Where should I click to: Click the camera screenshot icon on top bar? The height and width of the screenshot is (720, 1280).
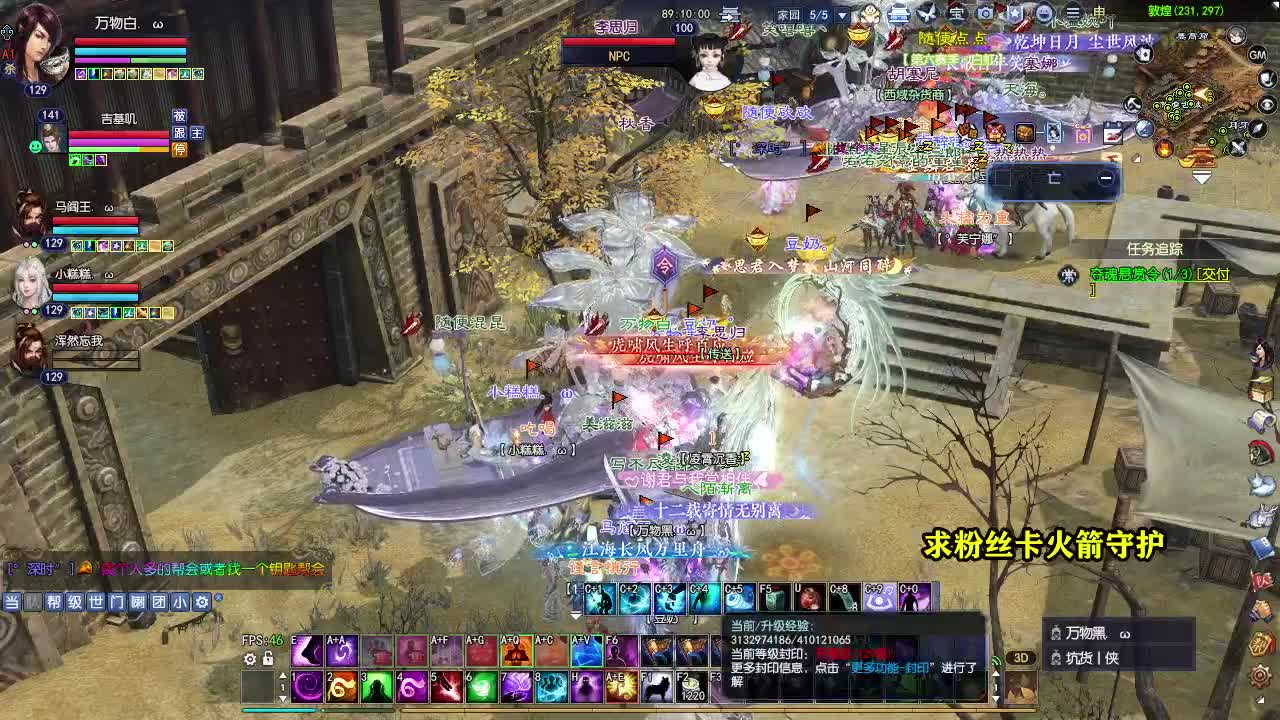985,13
